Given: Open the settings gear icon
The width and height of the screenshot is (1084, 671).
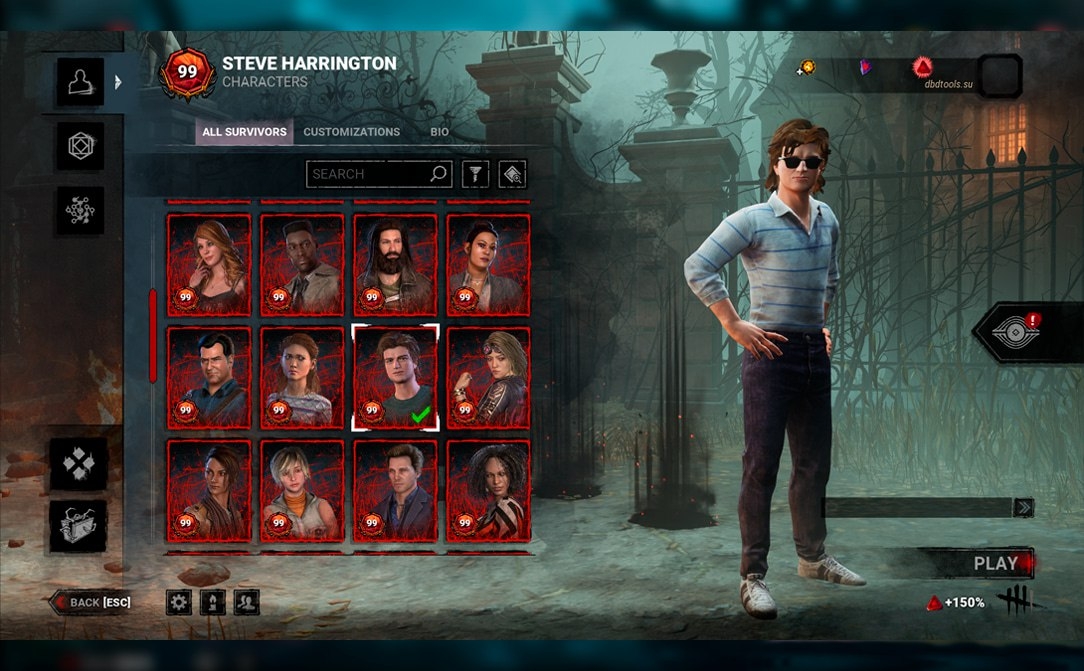Looking at the screenshot, I should click(x=179, y=602).
